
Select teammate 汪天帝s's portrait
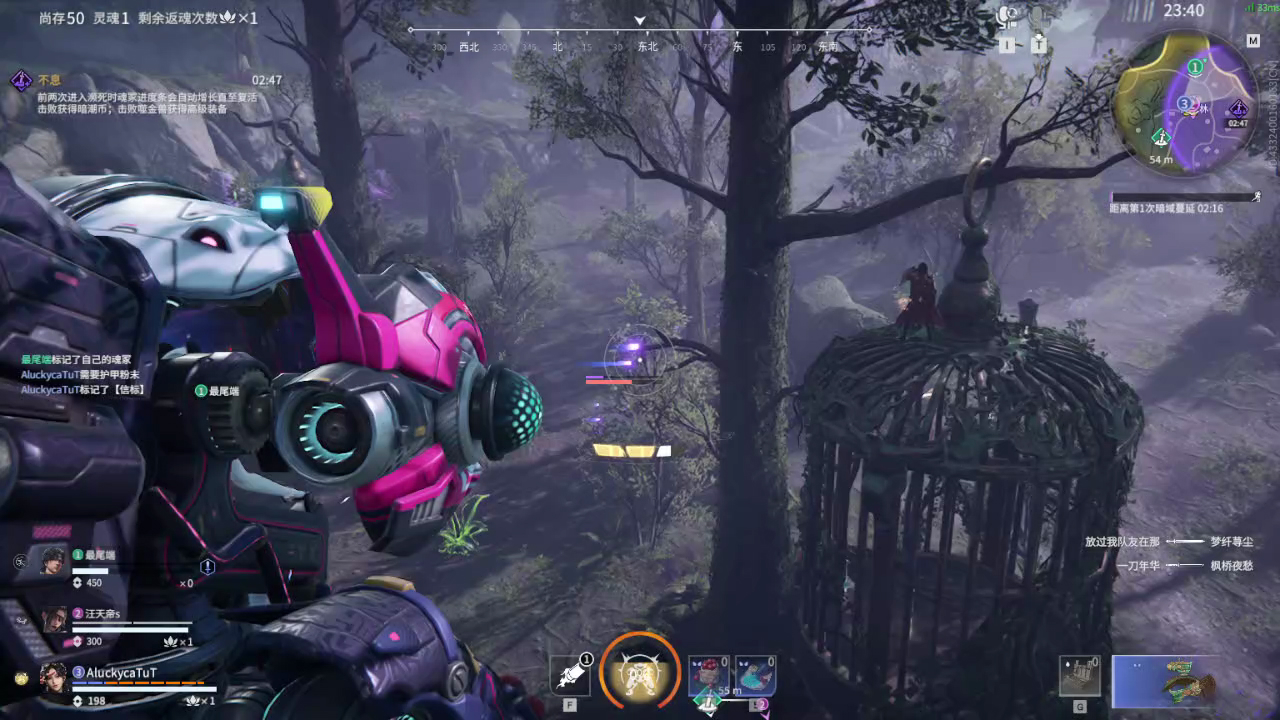coord(53,619)
